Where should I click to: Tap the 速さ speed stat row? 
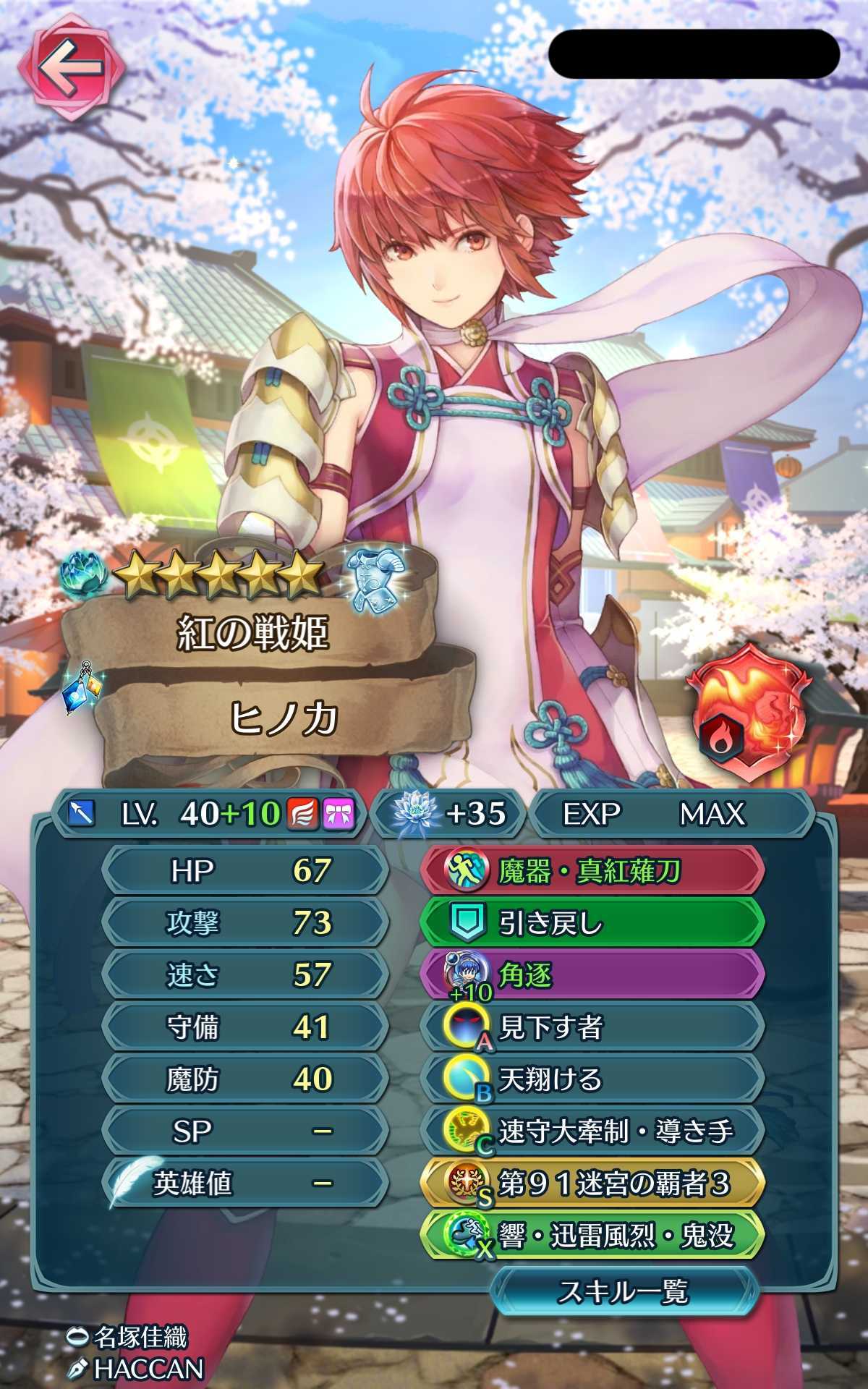pos(244,975)
